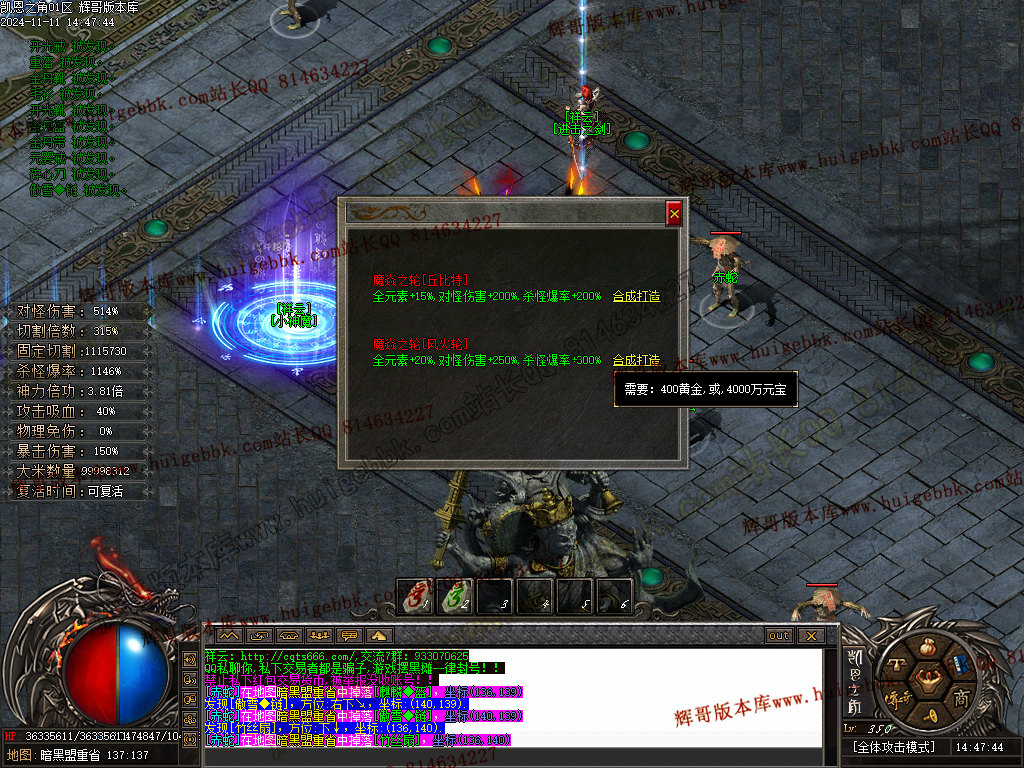
Task: Click the chat panel's "out" button
Action: pyautogui.click(x=778, y=635)
